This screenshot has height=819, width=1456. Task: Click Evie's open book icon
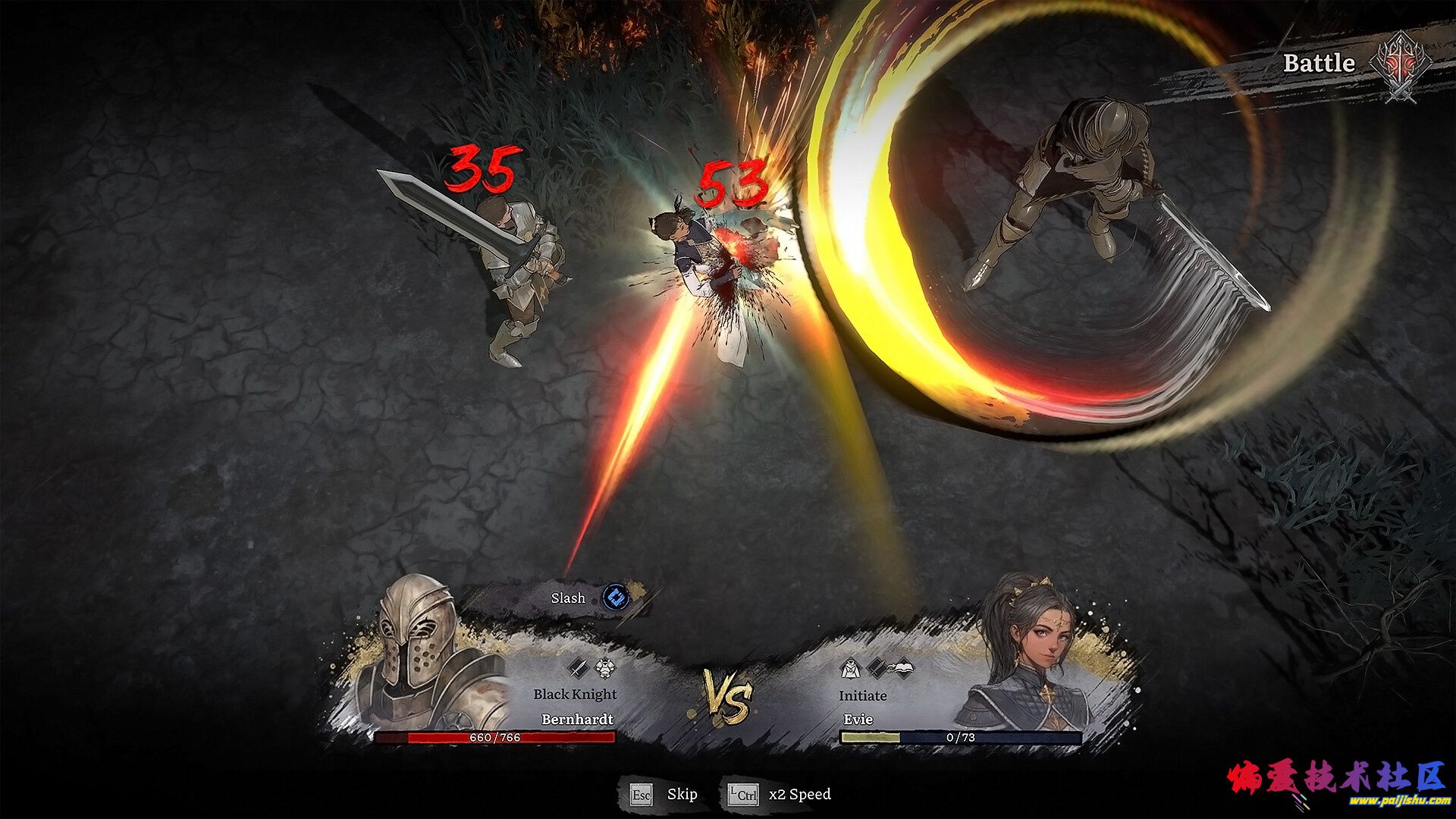pyautogui.click(x=902, y=668)
